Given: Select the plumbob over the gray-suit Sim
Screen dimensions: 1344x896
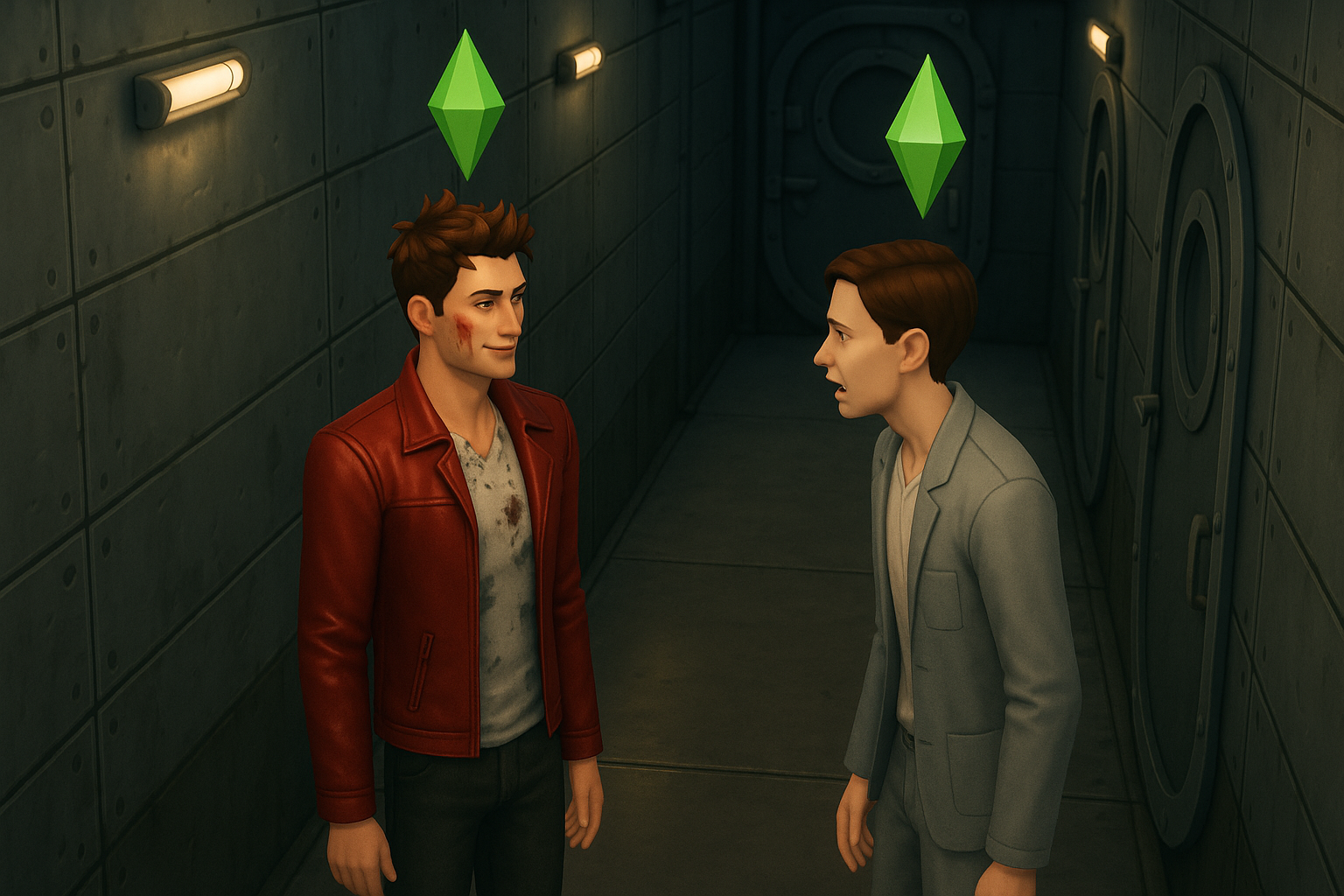Looking at the screenshot, I should (x=924, y=136).
